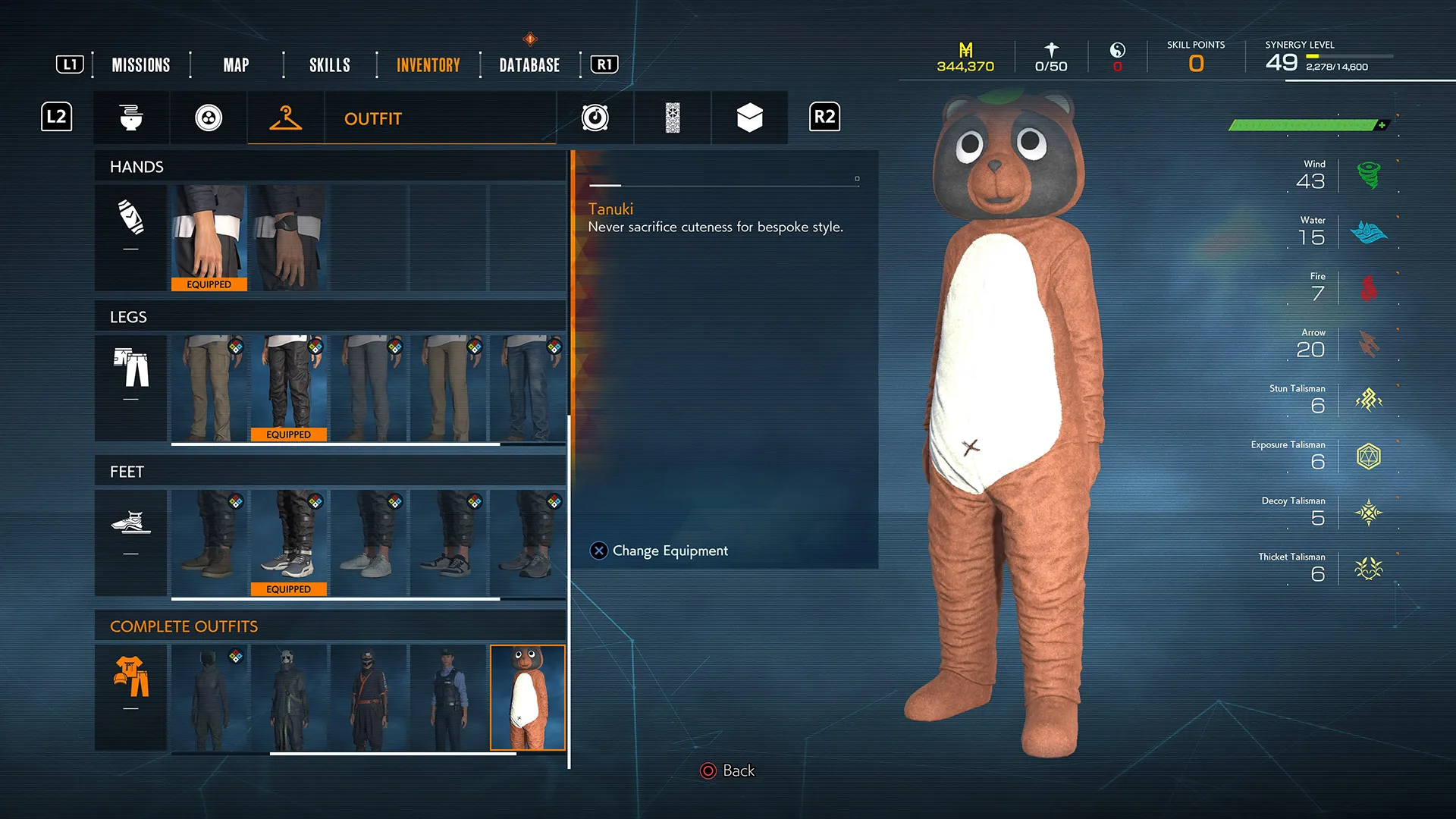Open the prayer beads category

pos(209,118)
